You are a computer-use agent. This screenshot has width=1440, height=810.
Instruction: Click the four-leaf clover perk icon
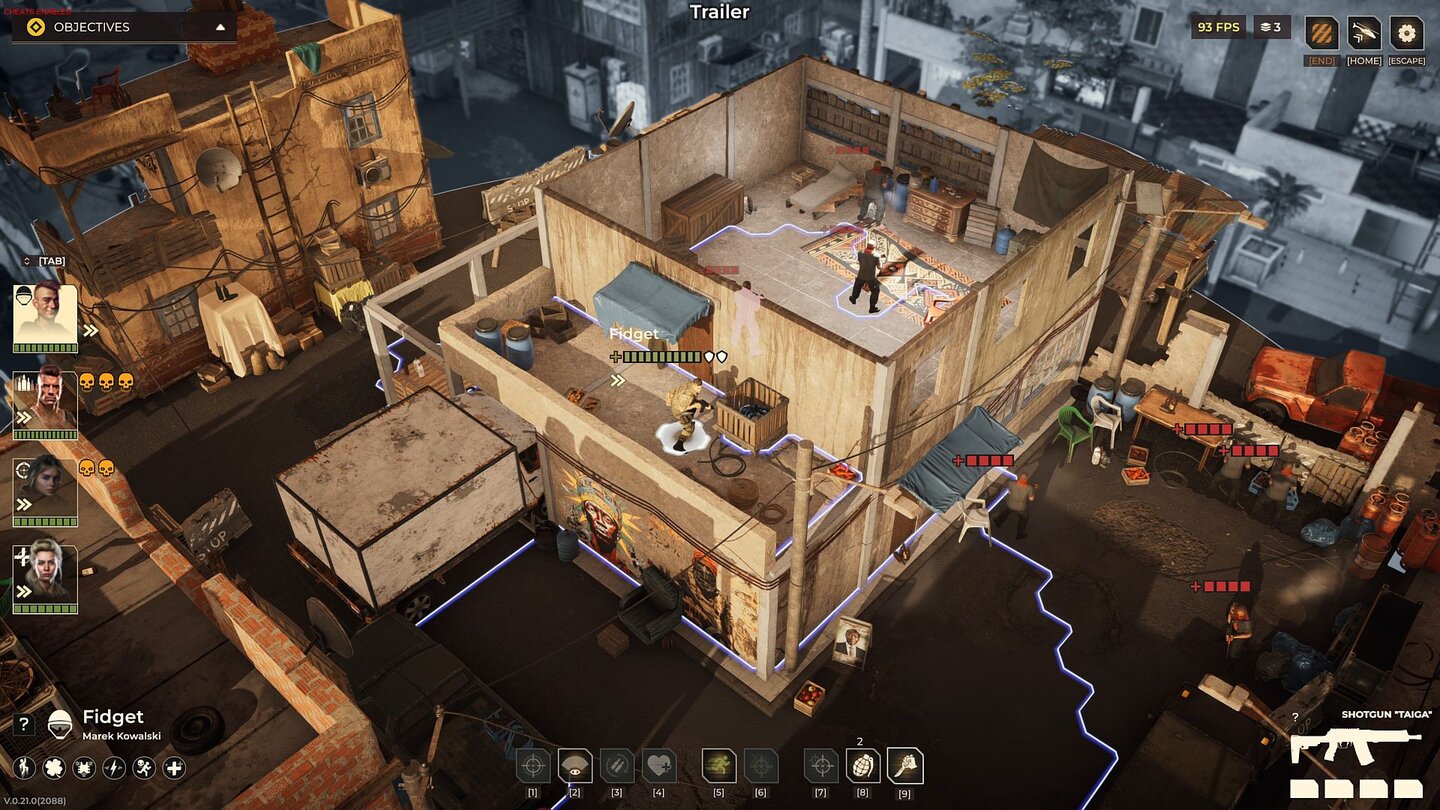(x=54, y=768)
